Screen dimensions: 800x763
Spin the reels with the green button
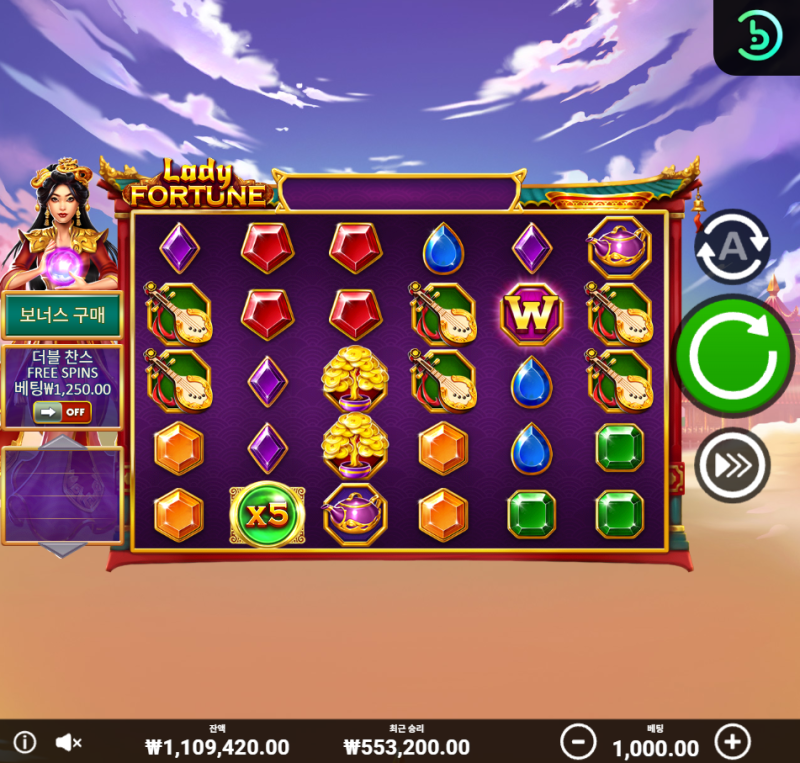734,355
